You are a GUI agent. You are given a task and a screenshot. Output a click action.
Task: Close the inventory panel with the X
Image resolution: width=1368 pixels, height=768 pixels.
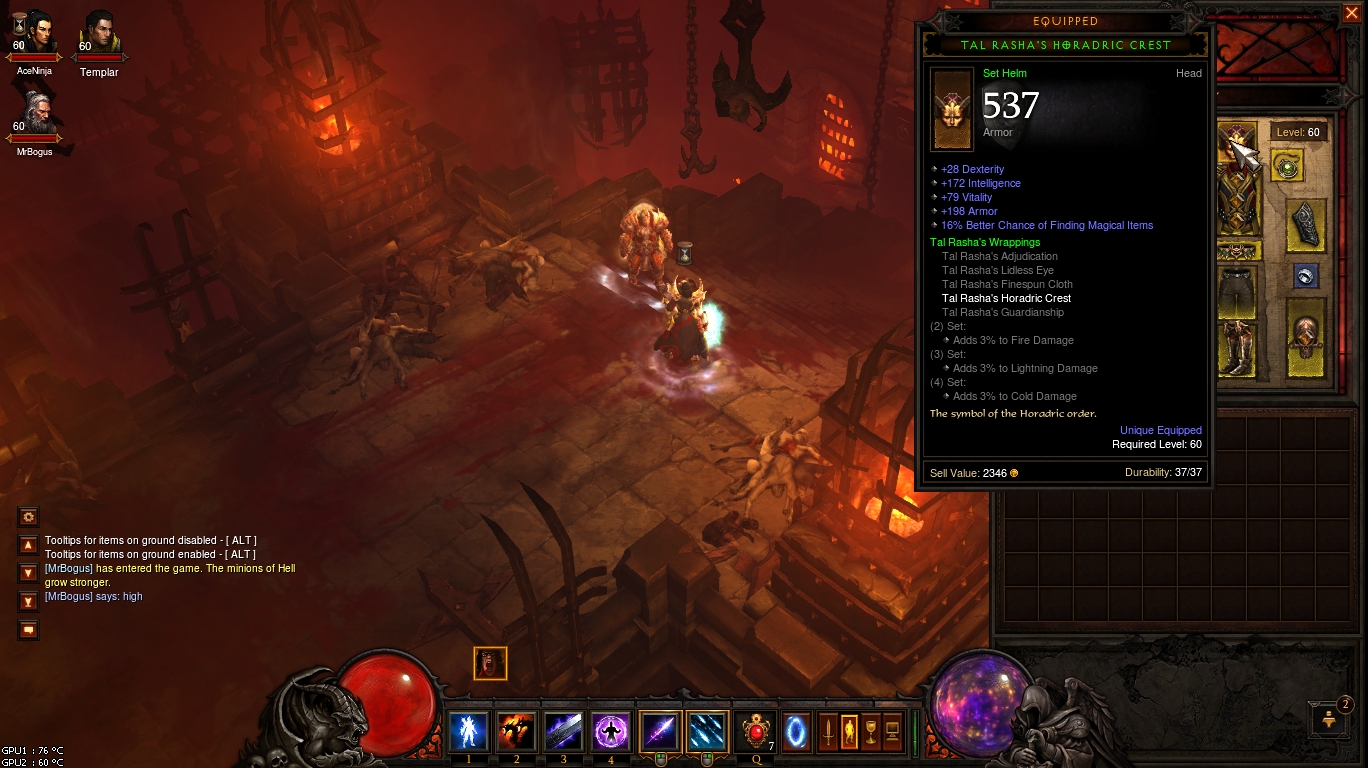(1351, 13)
